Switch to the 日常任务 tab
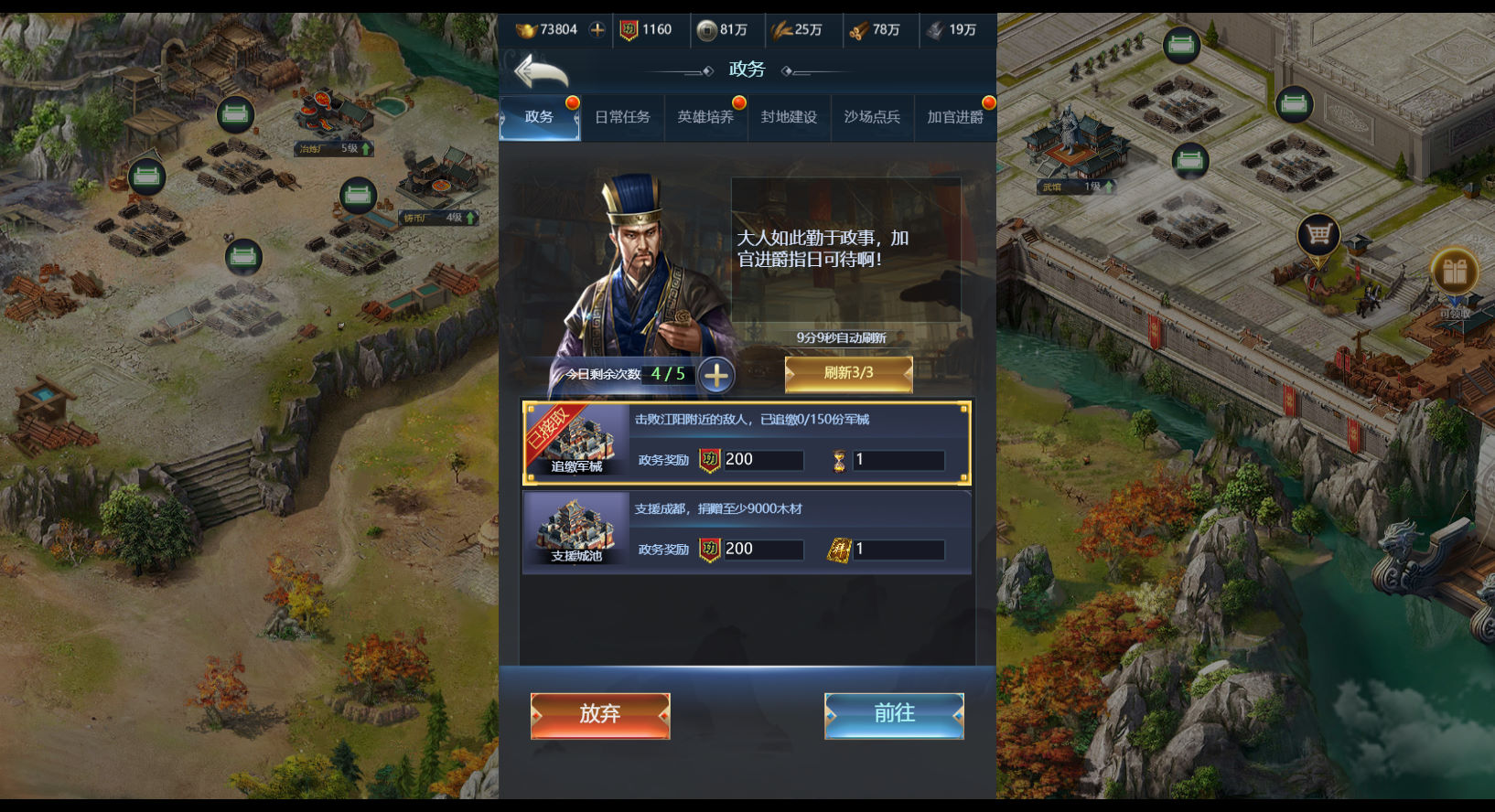This screenshot has width=1495, height=812. (x=622, y=117)
